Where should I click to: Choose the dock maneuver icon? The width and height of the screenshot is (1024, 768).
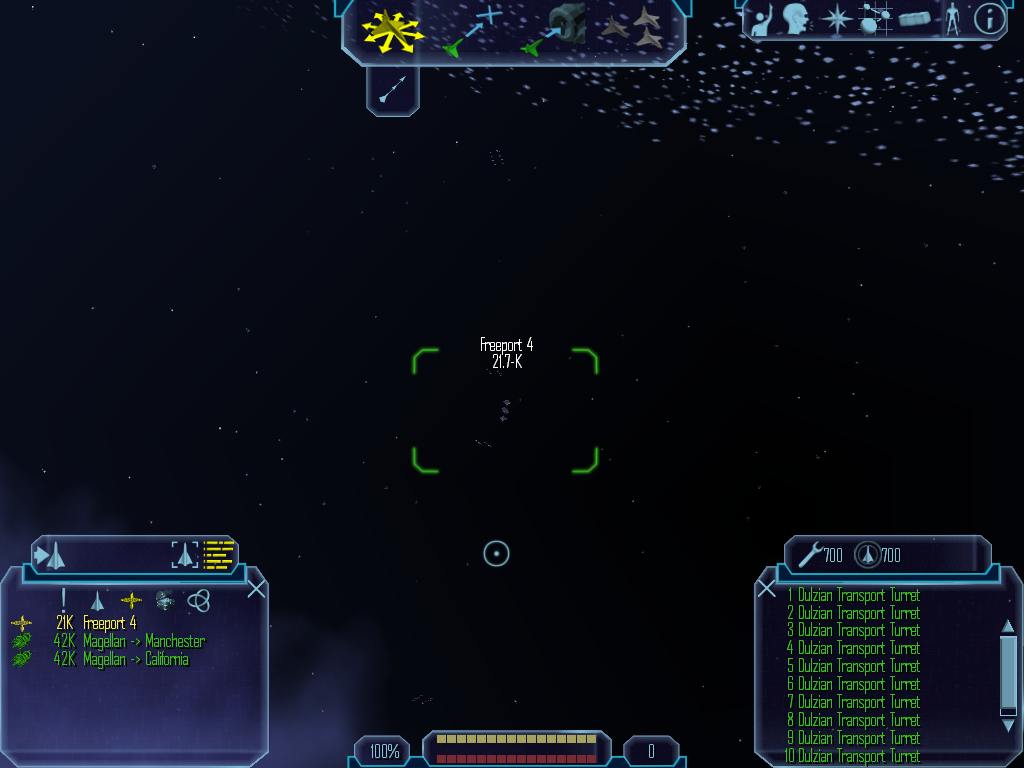[554, 30]
